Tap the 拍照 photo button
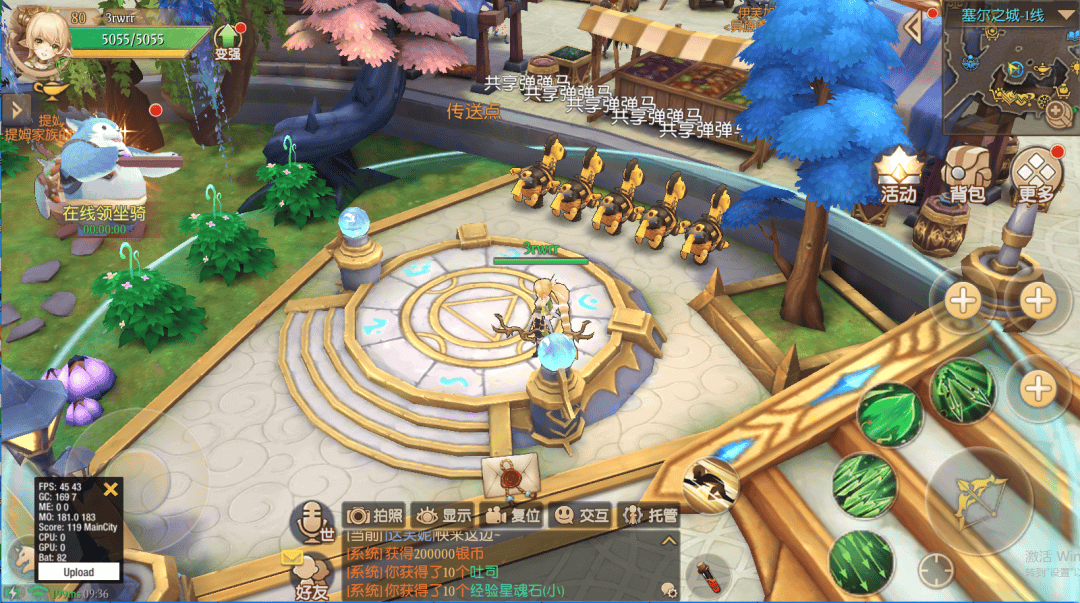Viewport: 1080px width, 603px height. pos(375,515)
